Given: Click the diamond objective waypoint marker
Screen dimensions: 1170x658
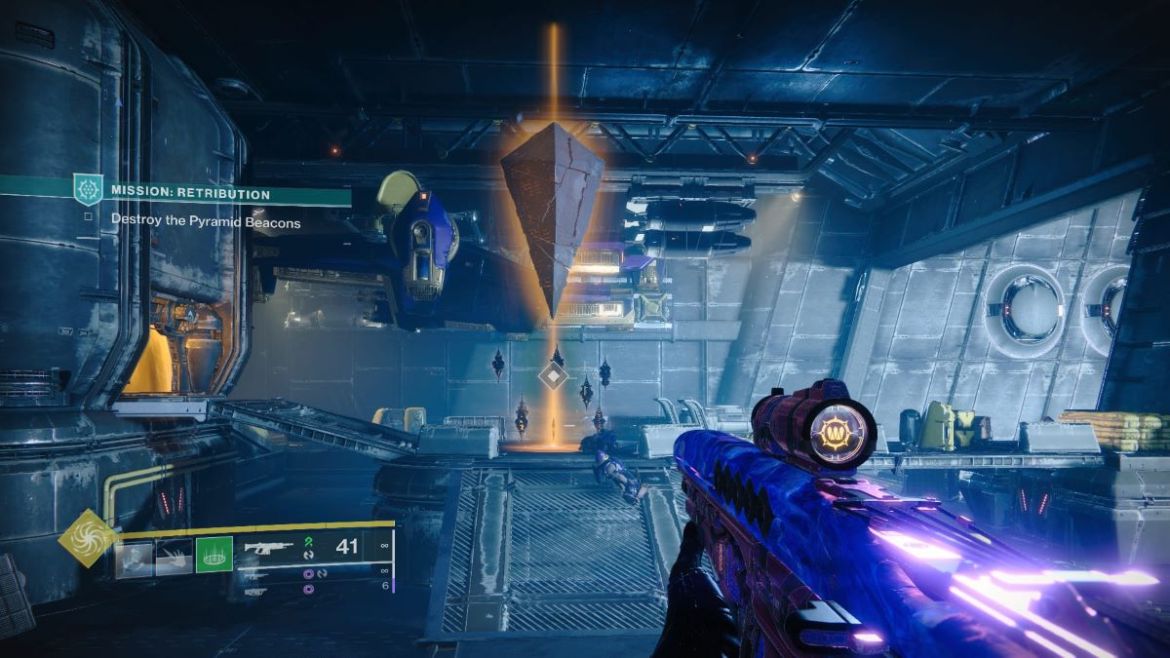Looking at the screenshot, I should pos(553,376).
